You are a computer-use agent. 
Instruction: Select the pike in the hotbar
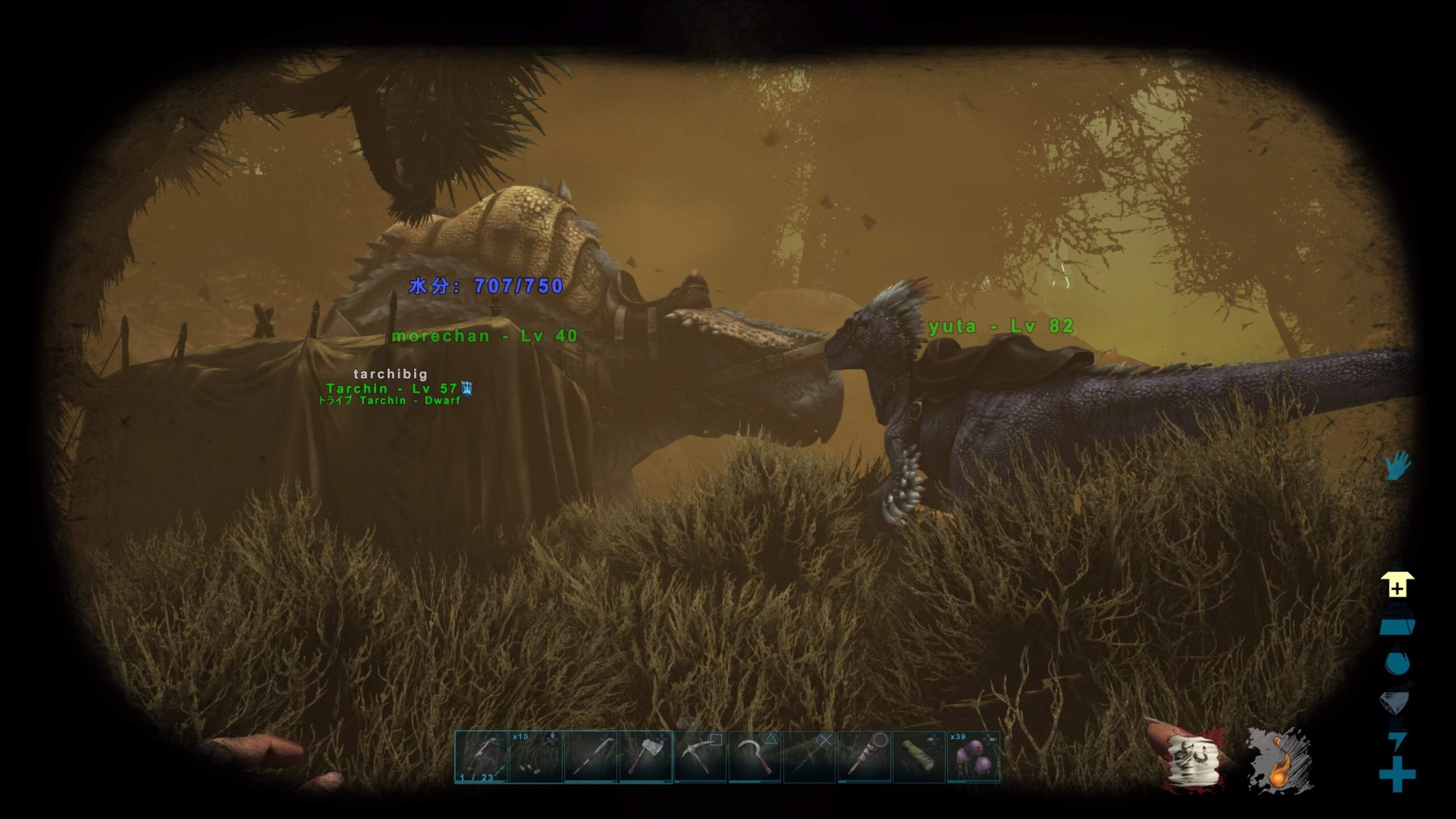pos(591,757)
